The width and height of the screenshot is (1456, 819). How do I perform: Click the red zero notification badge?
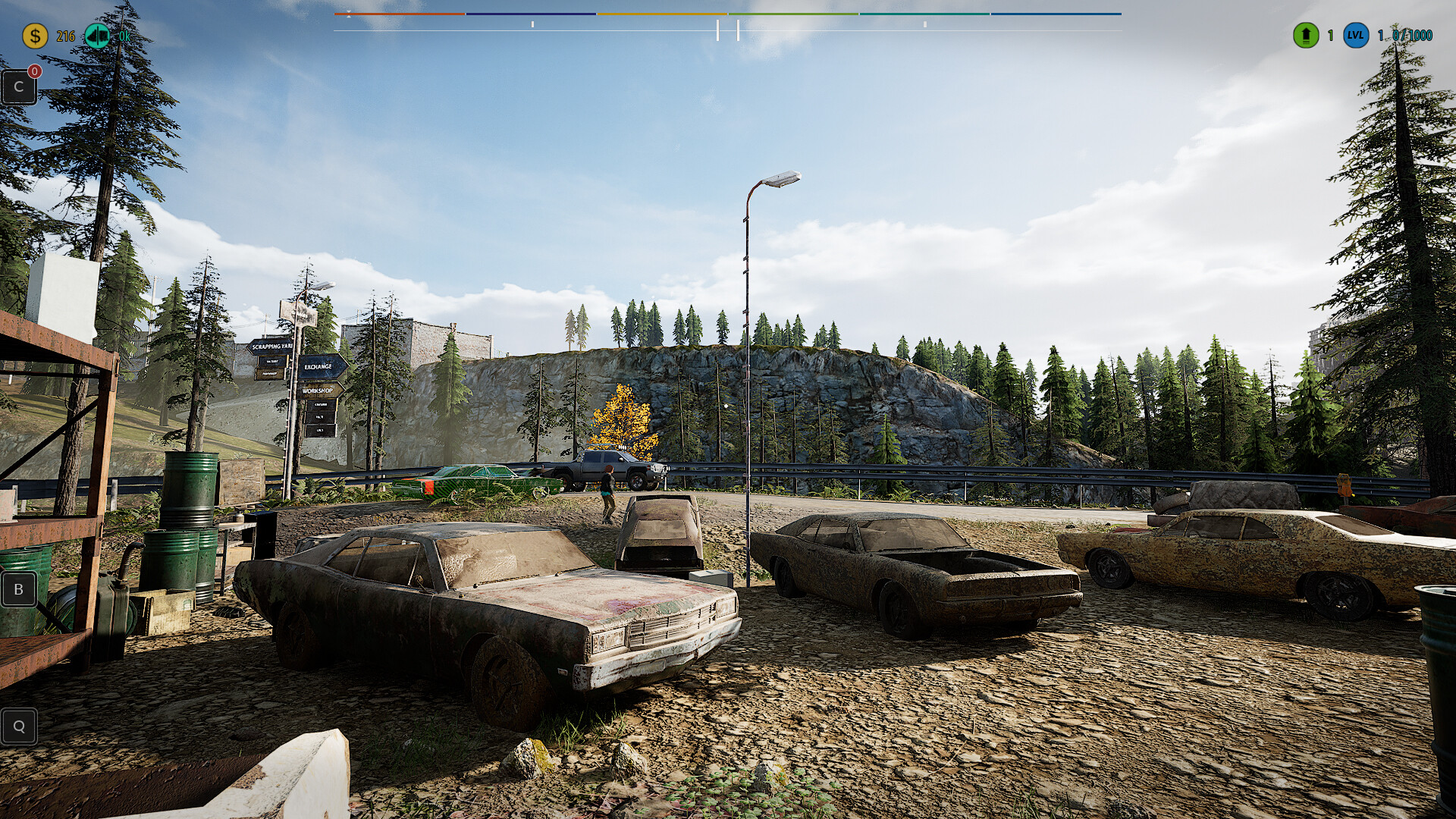point(33,71)
